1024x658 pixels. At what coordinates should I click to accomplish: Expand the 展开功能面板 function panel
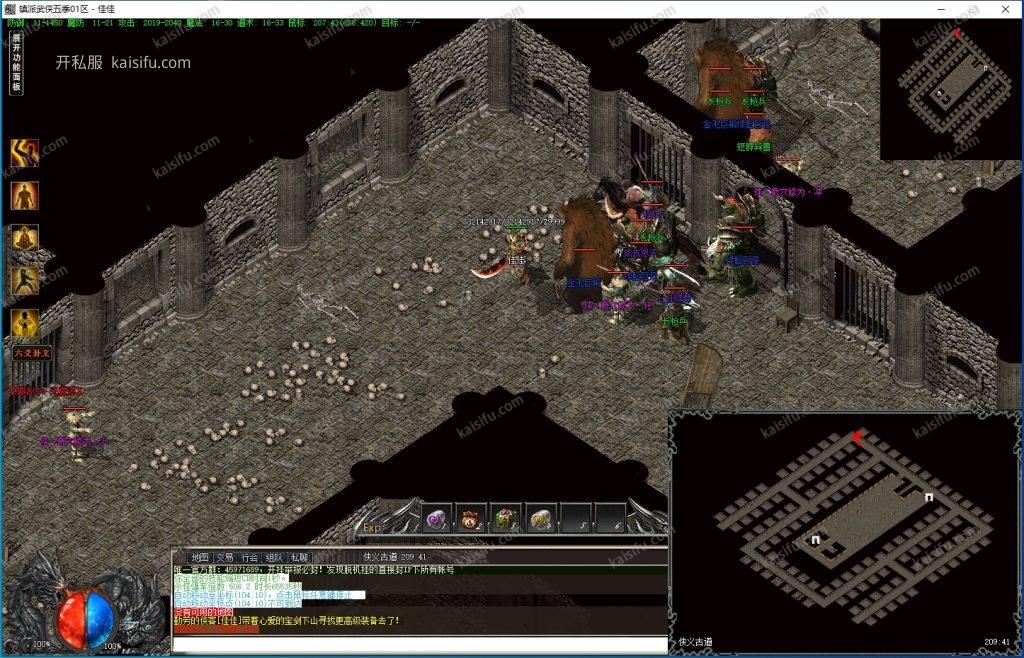pos(16,63)
